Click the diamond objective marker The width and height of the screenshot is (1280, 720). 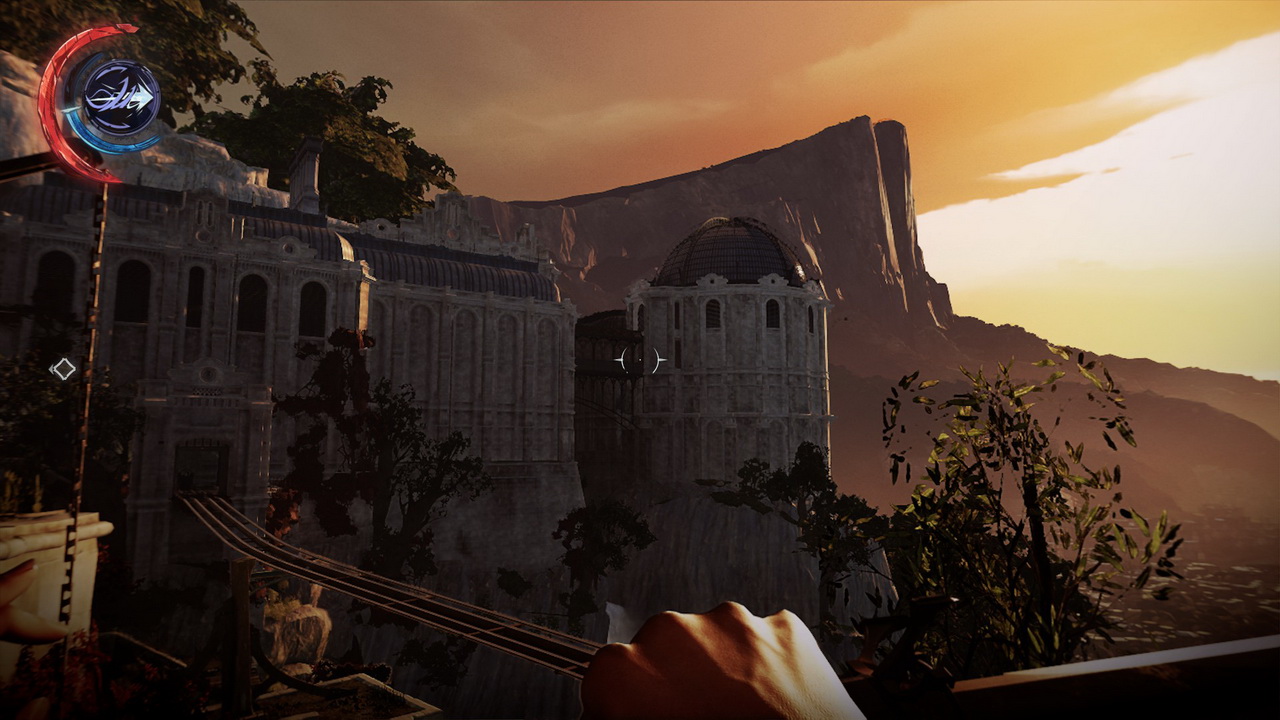[x=63, y=369]
